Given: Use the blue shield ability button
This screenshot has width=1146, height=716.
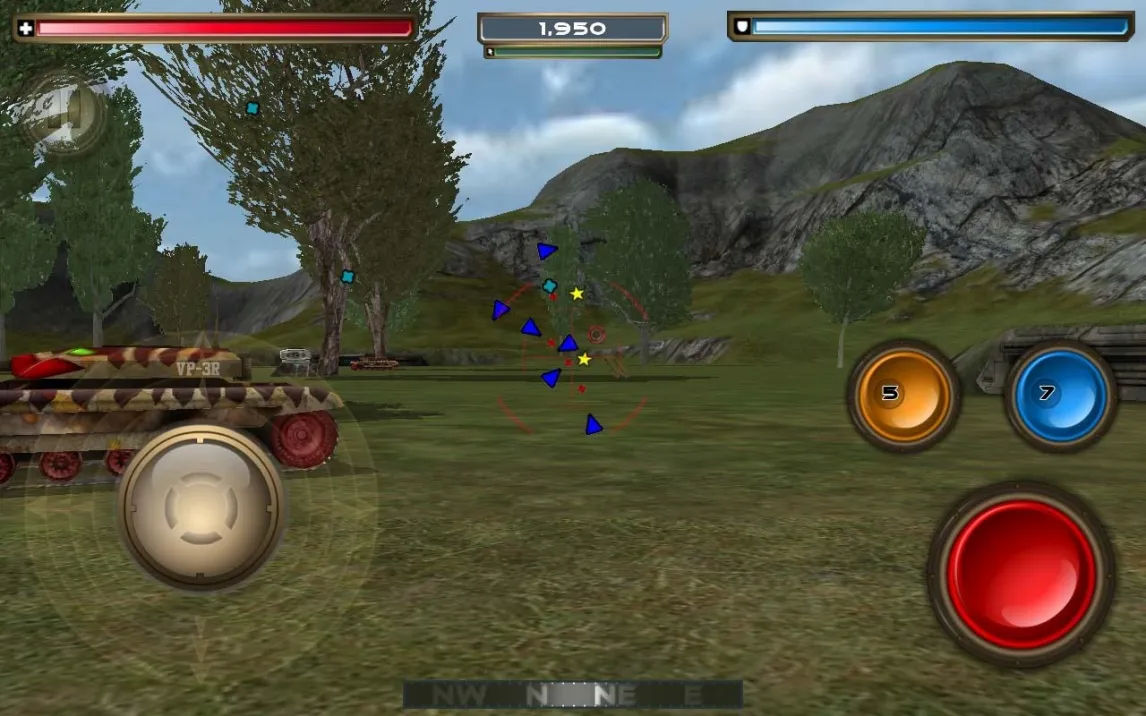Looking at the screenshot, I should [1060, 395].
